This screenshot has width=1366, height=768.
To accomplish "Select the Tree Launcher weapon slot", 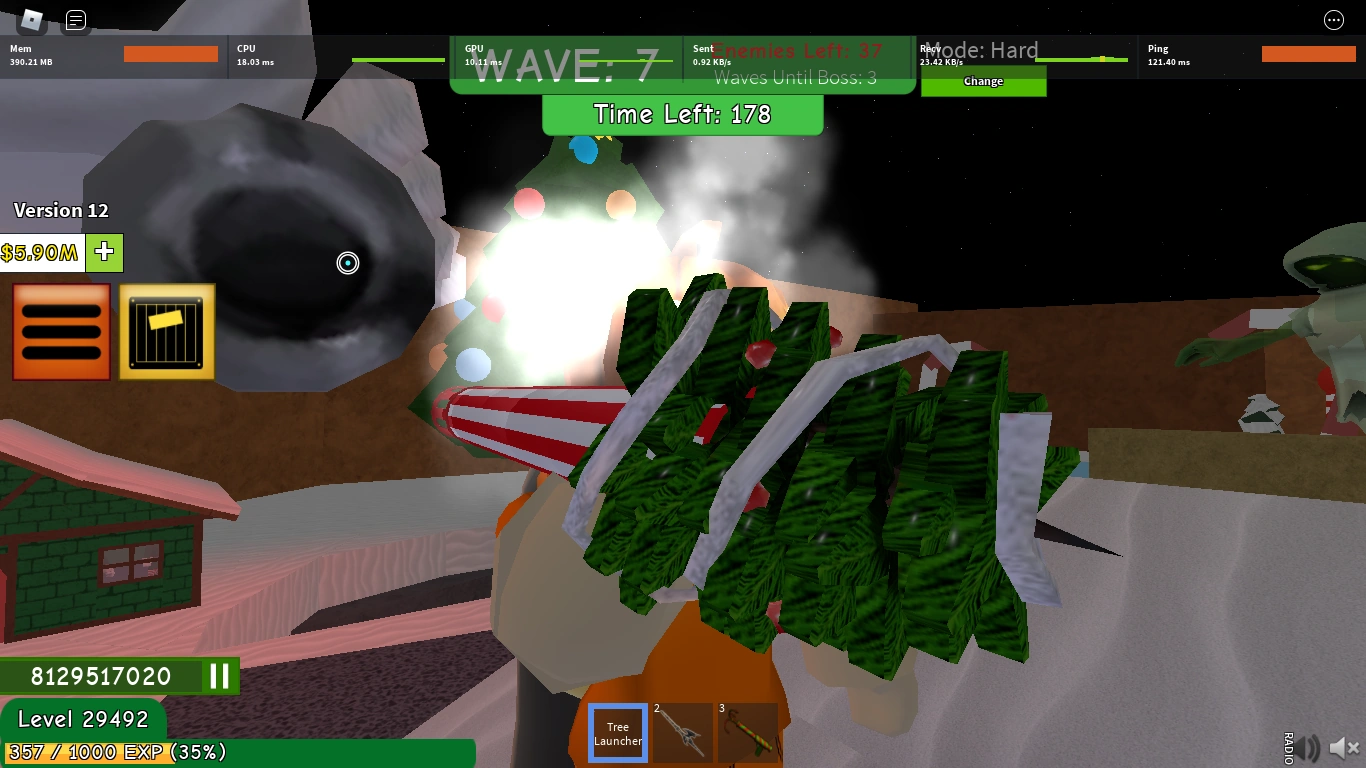I will pyautogui.click(x=617, y=733).
